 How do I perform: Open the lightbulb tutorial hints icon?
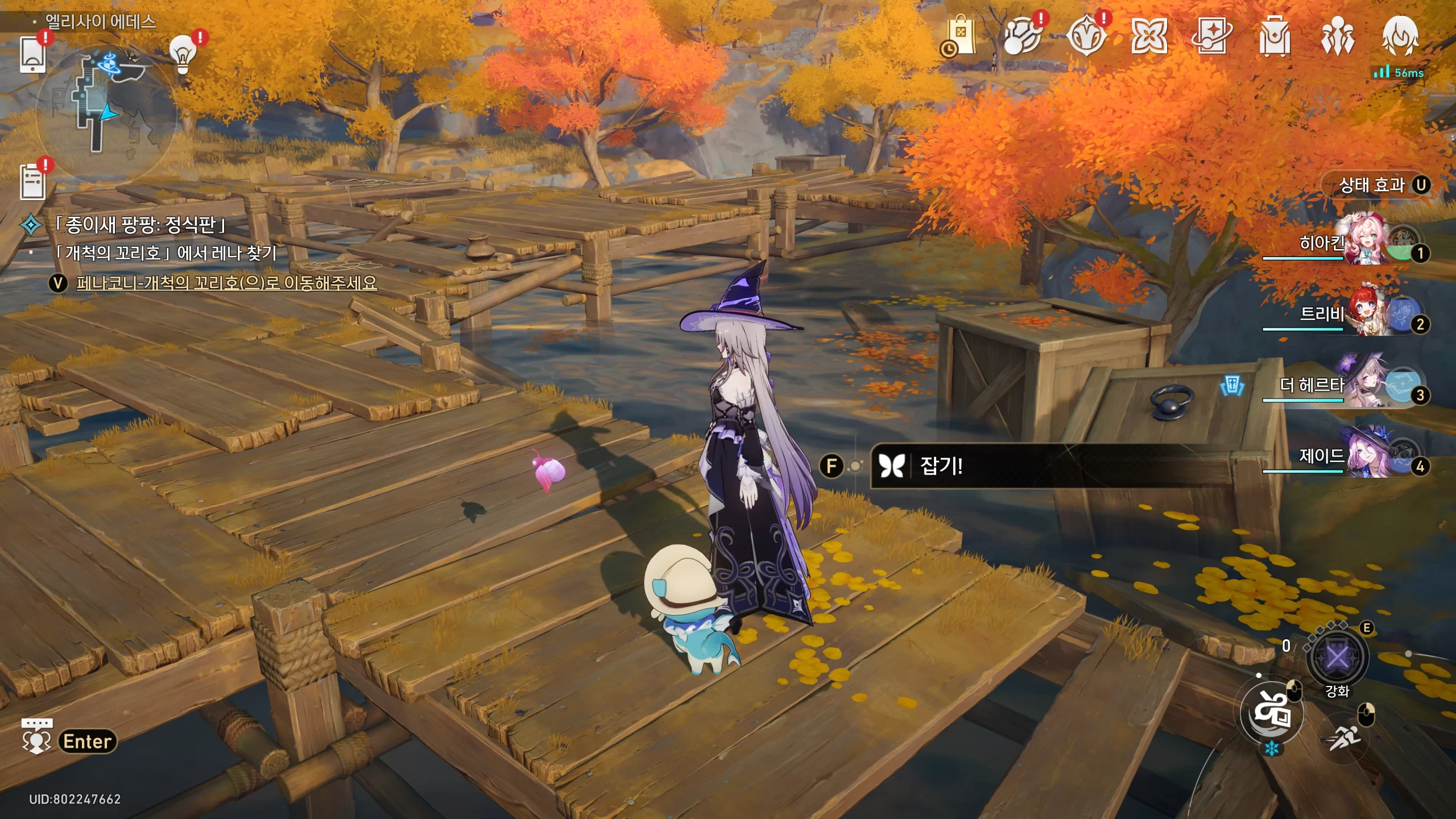tap(183, 54)
